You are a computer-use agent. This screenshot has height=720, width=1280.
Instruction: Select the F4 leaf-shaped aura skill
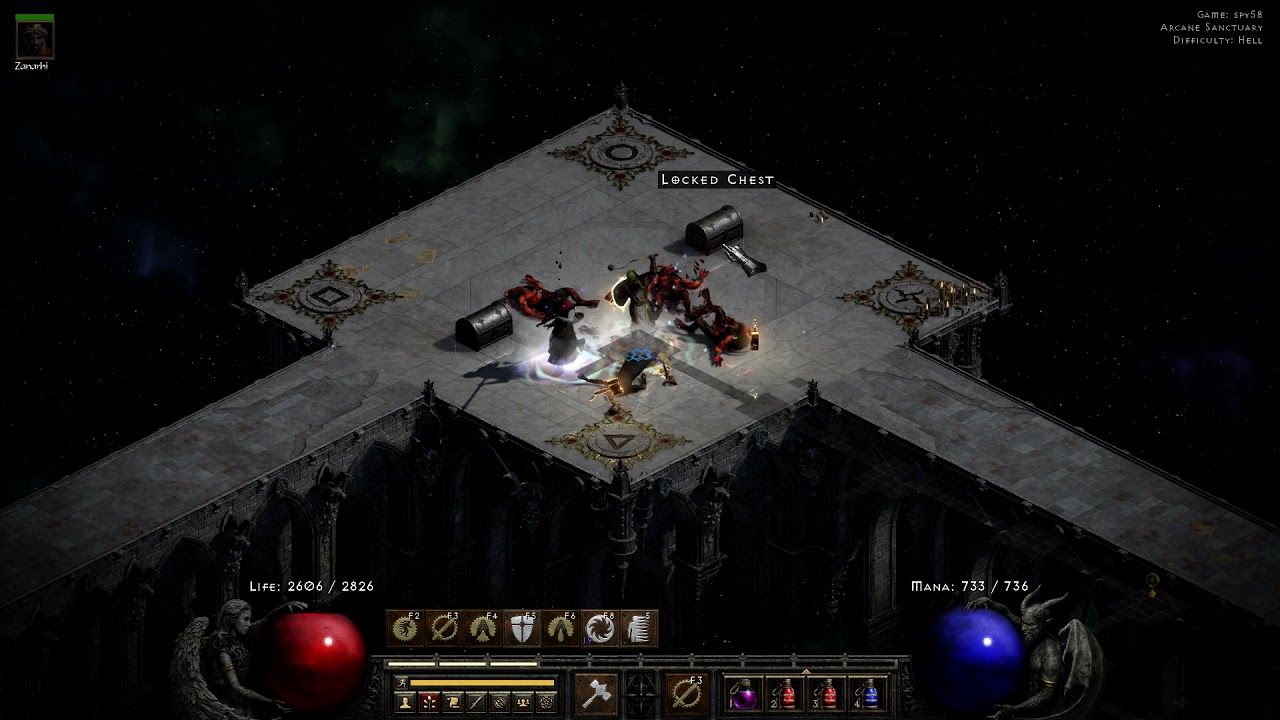tap(484, 628)
